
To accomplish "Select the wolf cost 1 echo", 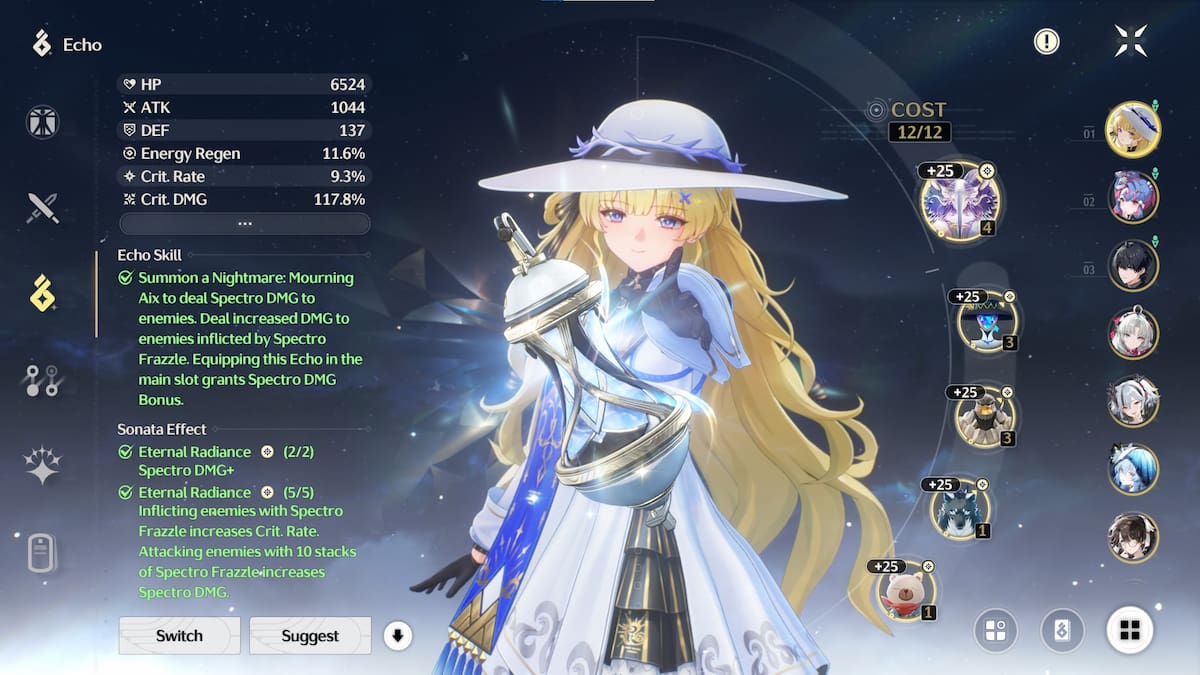I will (x=959, y=511).
